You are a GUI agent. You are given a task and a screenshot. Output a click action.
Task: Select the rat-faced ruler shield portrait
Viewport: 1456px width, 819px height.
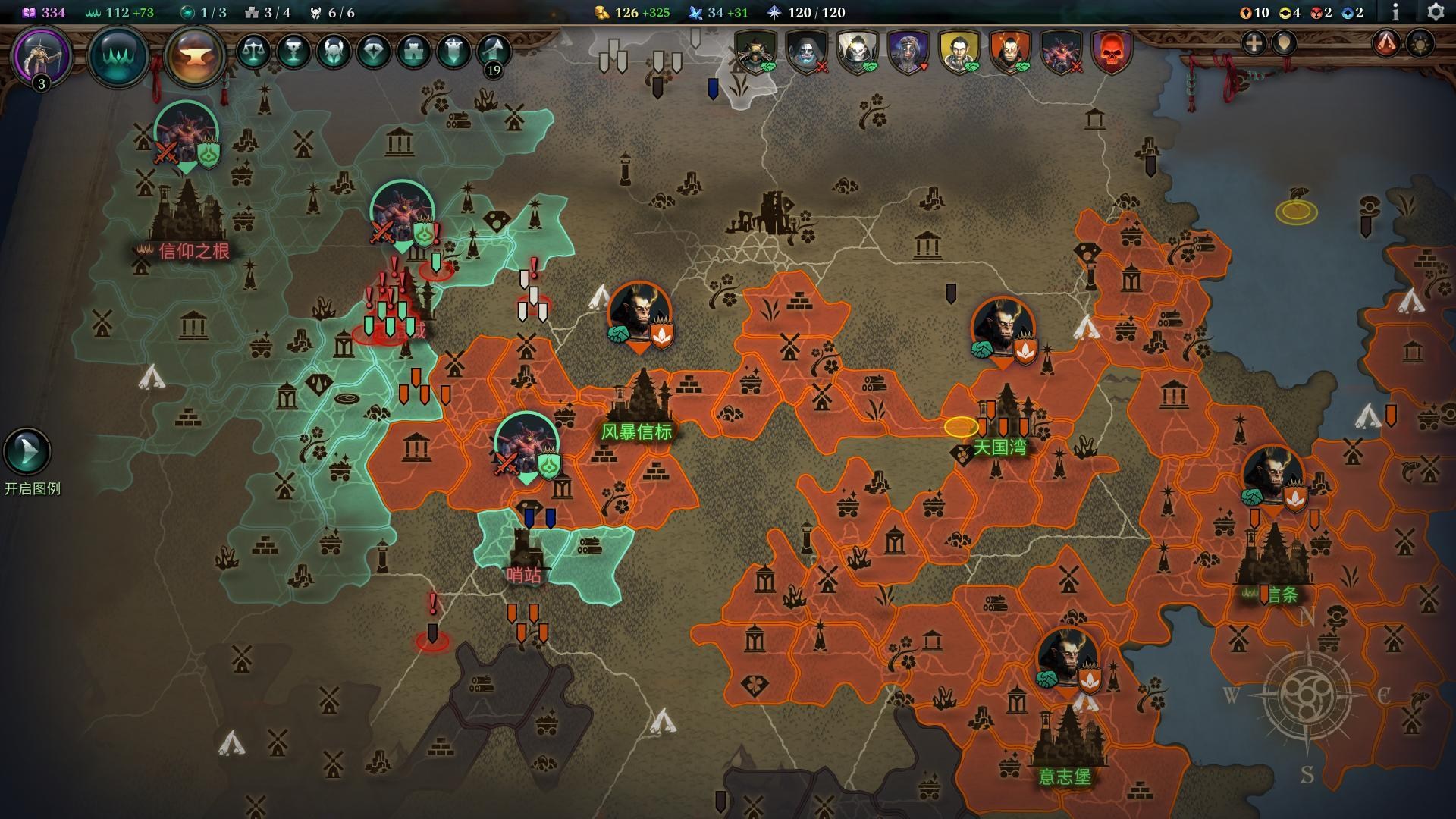coord(756,52)
